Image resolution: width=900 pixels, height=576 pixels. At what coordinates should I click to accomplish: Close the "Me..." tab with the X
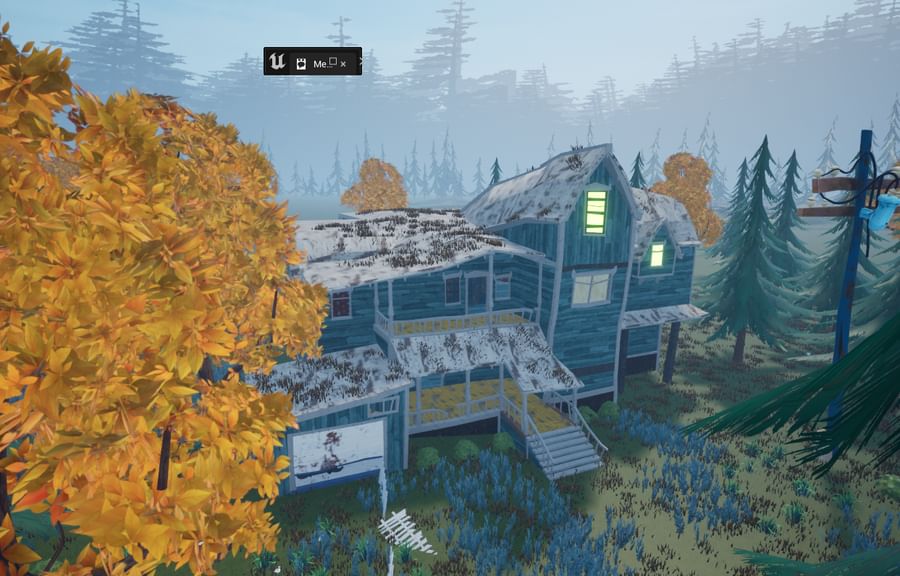click(343, 63)
